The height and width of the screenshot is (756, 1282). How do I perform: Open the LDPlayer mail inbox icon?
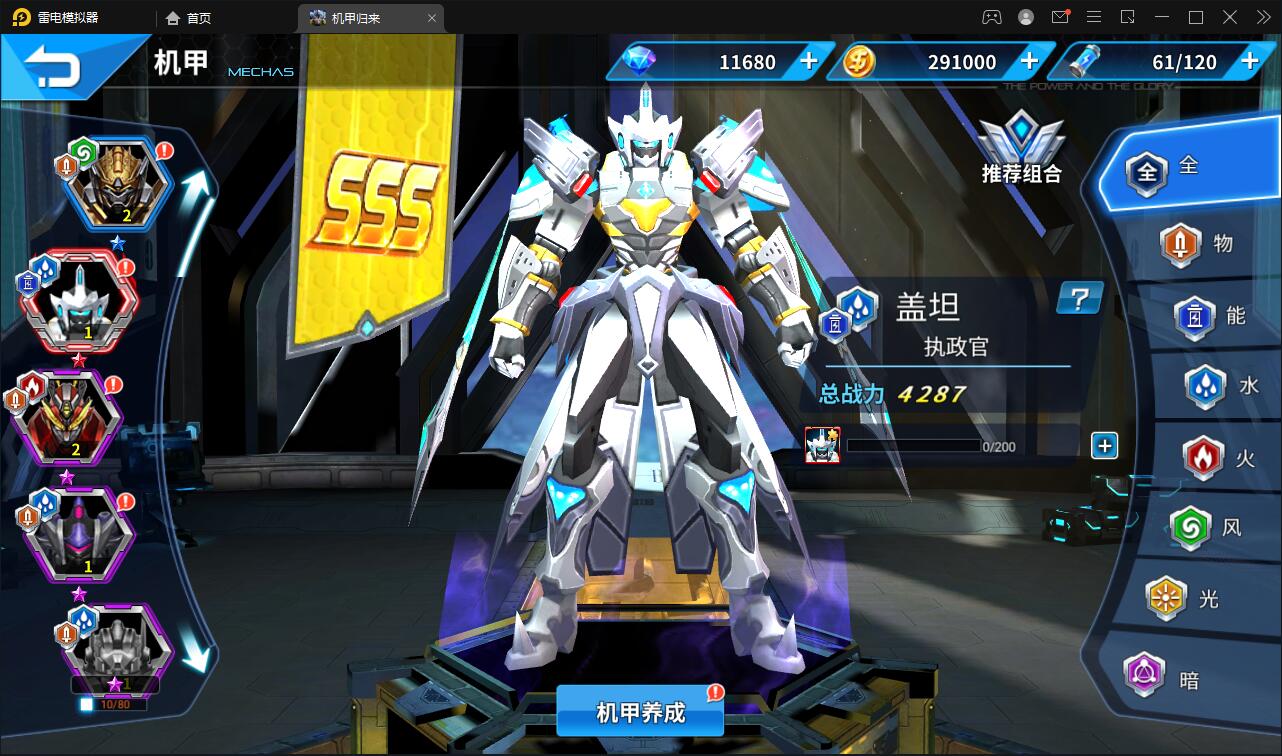(1062, 16)
